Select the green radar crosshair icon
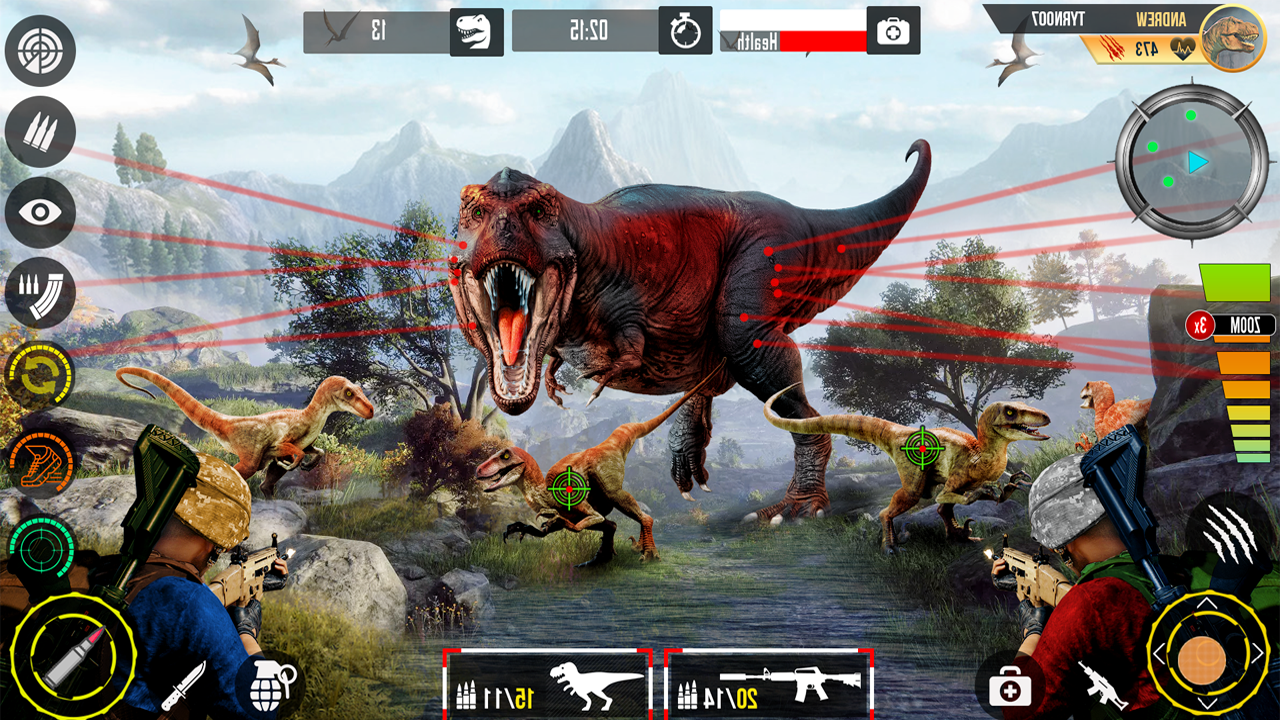 coord(40,547)
